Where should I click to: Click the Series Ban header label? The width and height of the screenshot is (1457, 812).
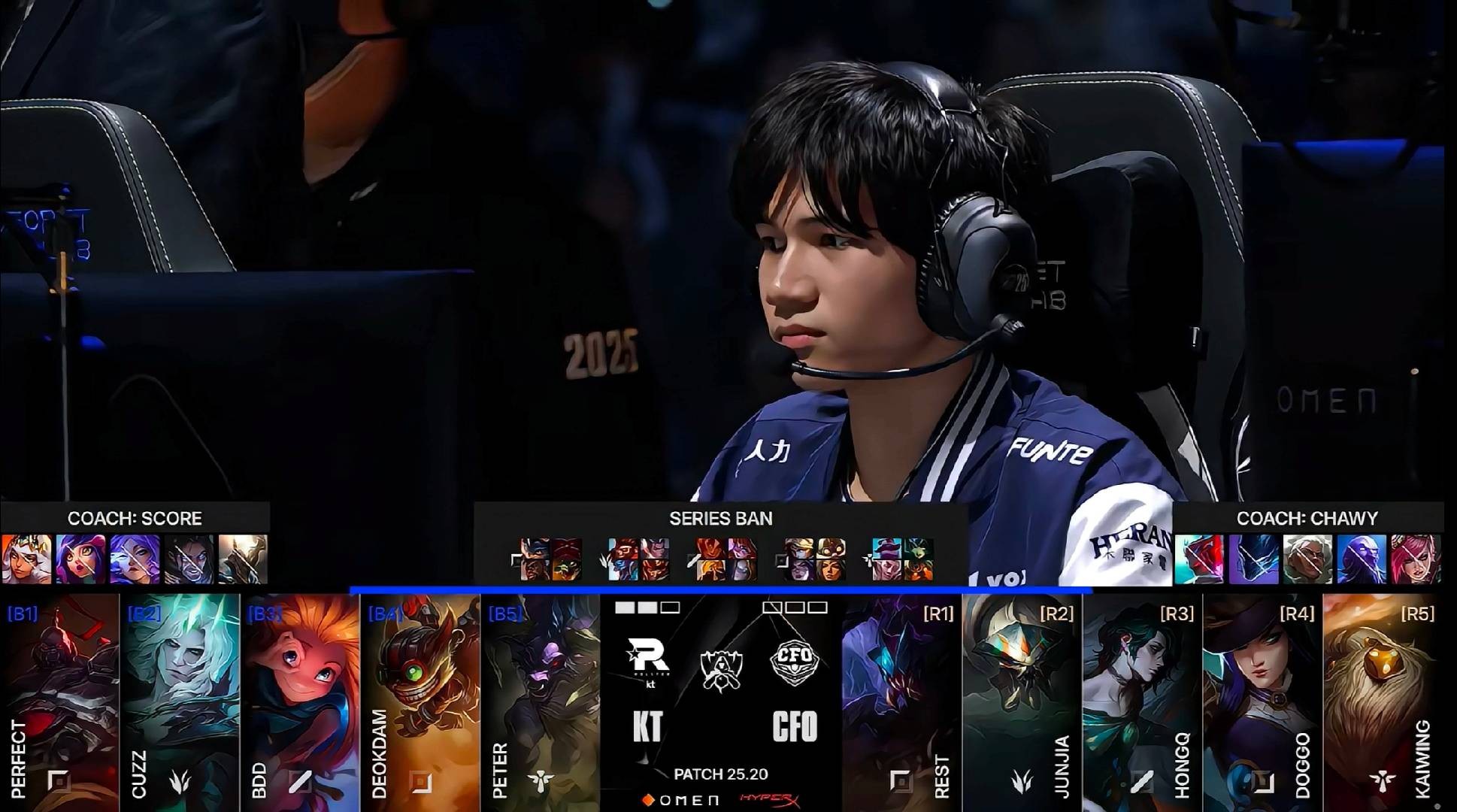coord(720,518)
